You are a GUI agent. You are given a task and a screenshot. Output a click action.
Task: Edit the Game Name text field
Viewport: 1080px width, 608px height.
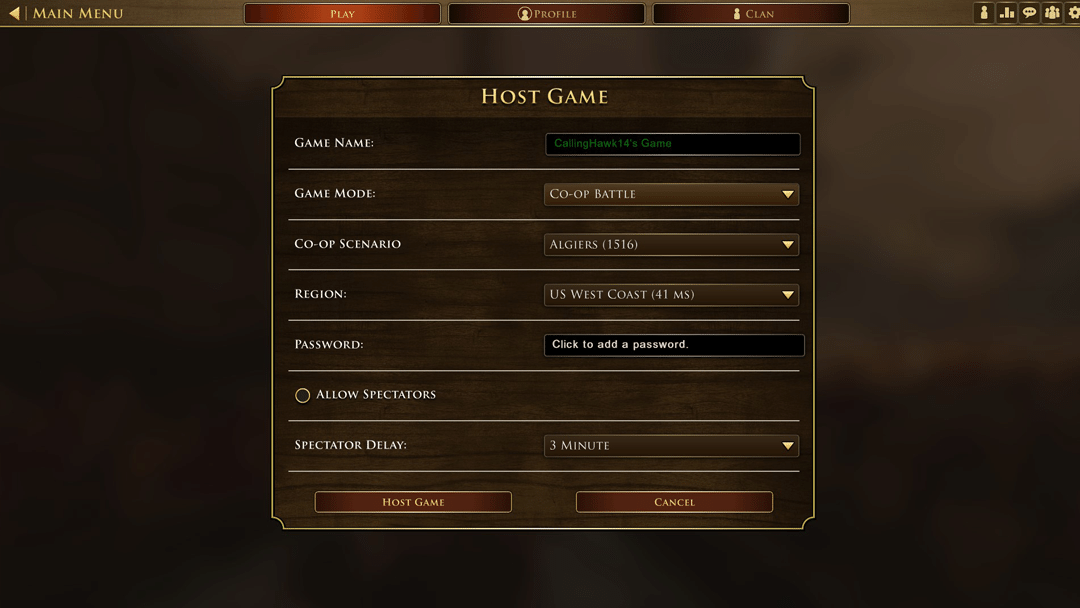(672, 144)
